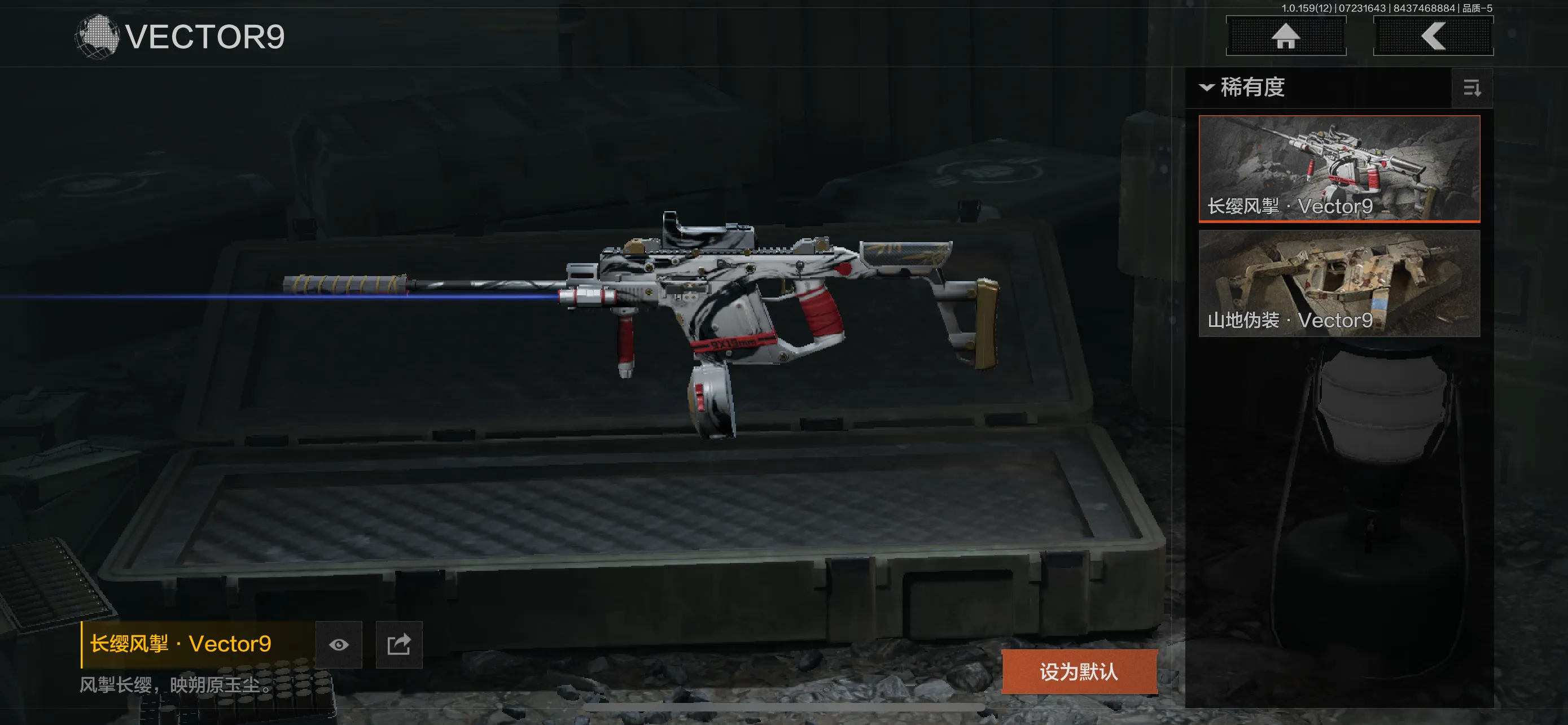Viewport: 1568px width, 725px height.
Task: Choose the 山地伪装 Vector9 skin thumbnail
Action: click(x=1338, y=283)
